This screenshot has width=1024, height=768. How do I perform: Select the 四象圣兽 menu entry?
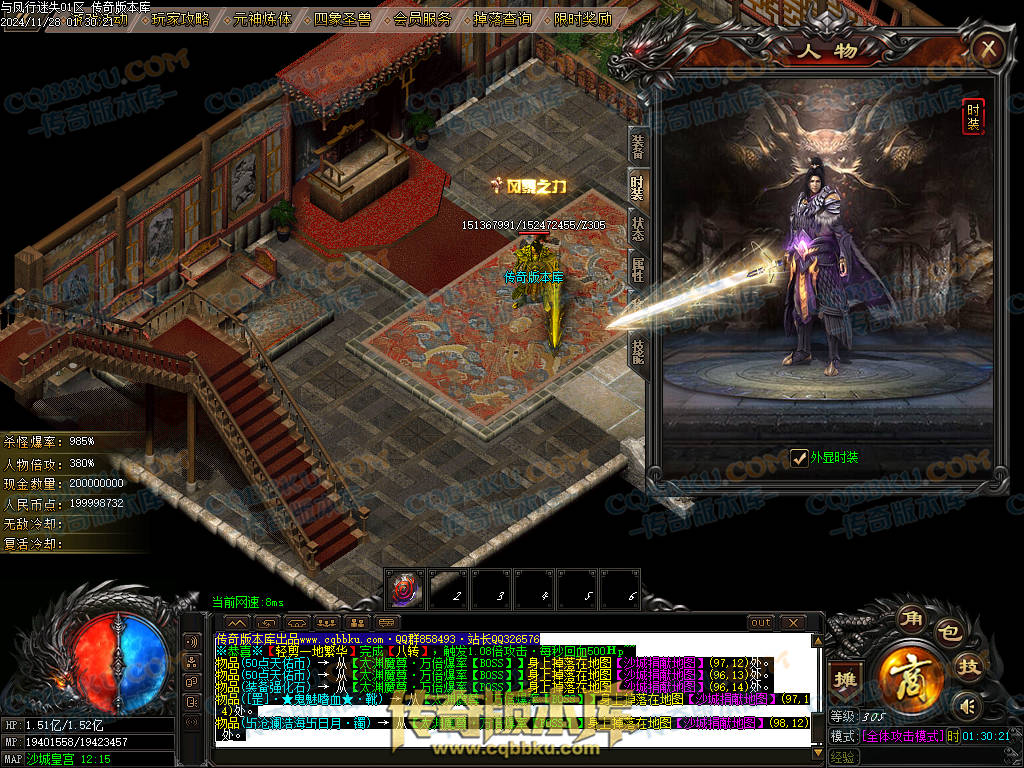[343, 19]
